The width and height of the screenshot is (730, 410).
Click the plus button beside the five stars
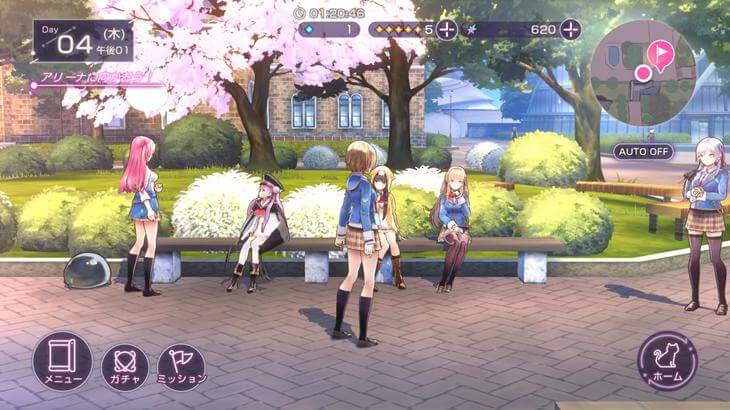click(447, 29)
